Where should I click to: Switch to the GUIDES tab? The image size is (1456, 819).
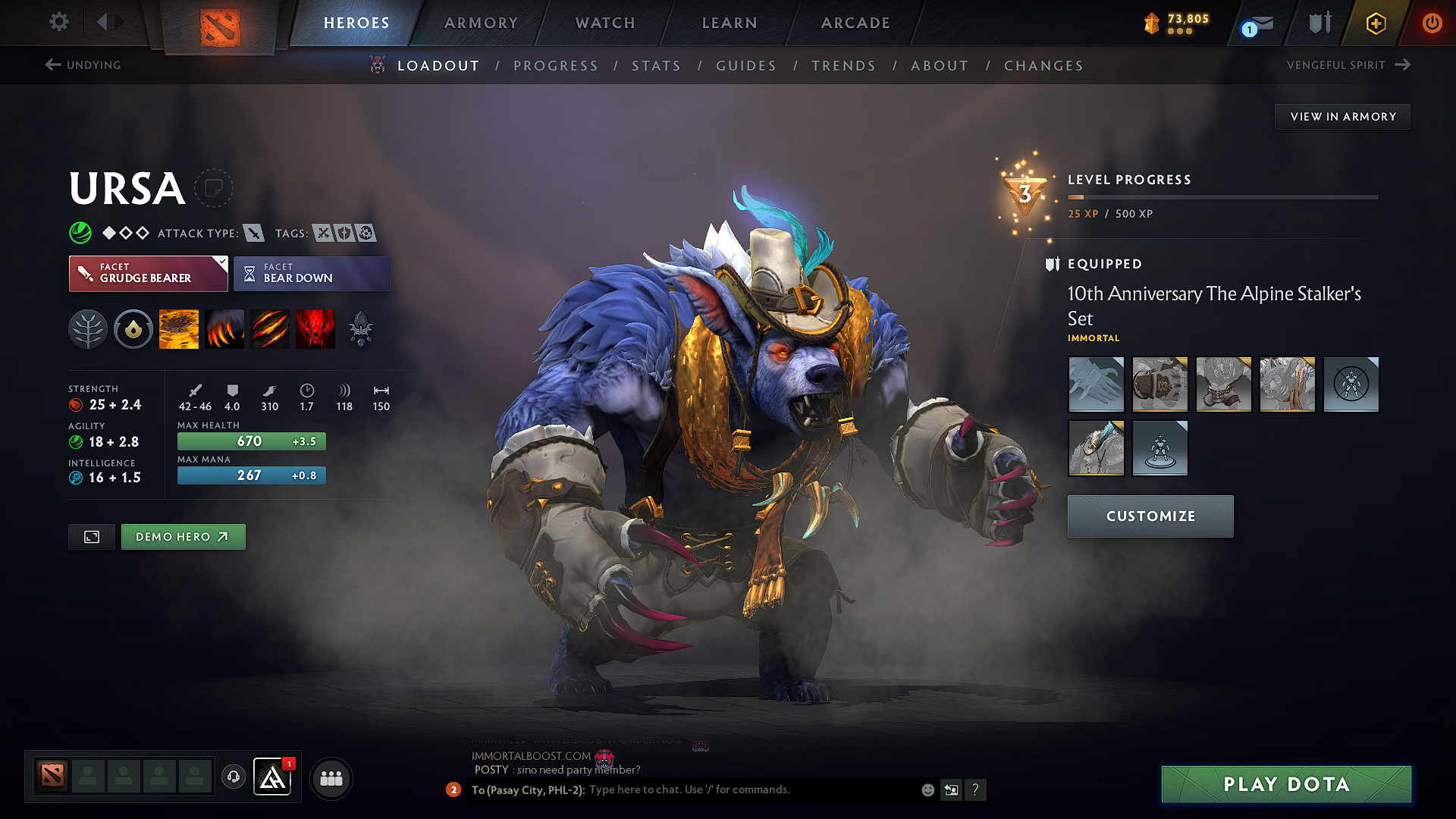[x=745, y=66]
